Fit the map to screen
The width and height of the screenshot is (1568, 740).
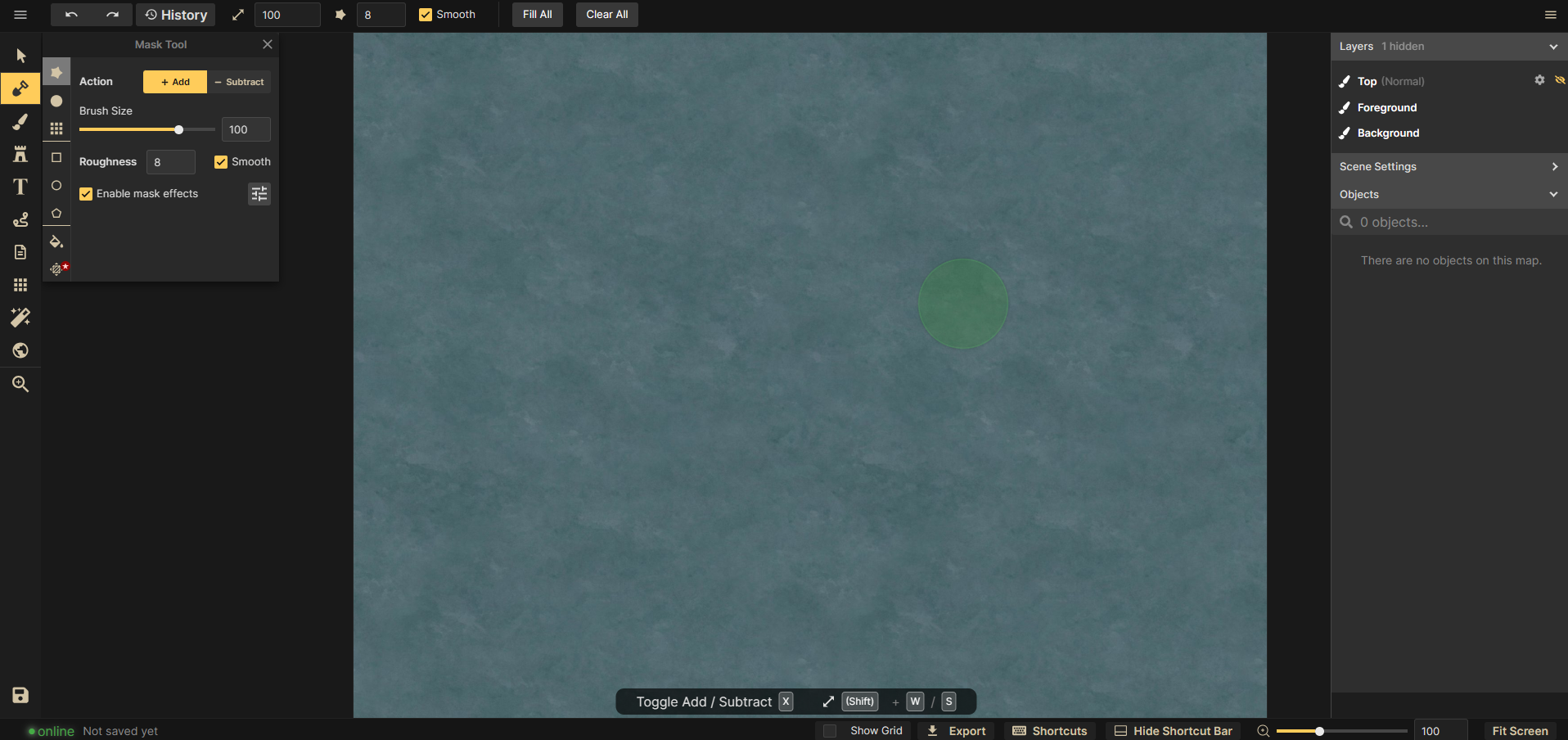coord(1520,731)
